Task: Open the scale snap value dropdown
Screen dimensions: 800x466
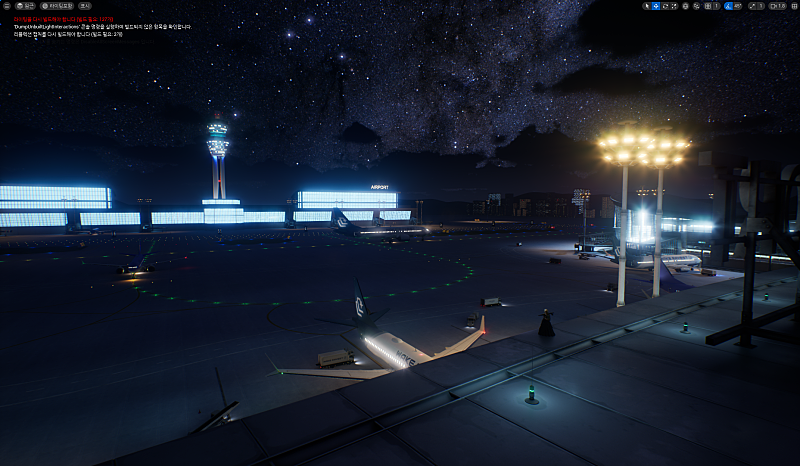Action: point(761,6)
